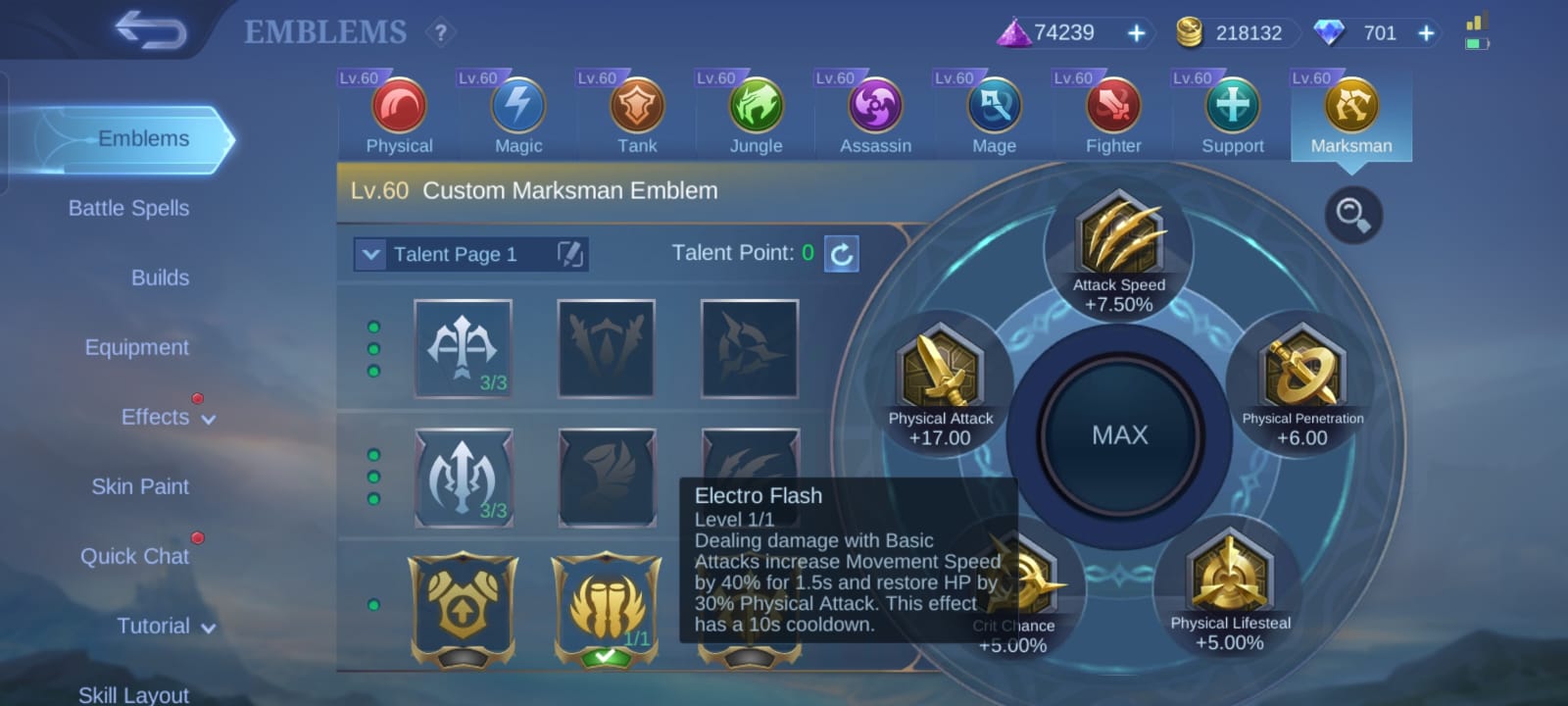This screenshot has width=1568, height=706.
Task: Switch to the Battle Spells tab
Action: point(129,208)
